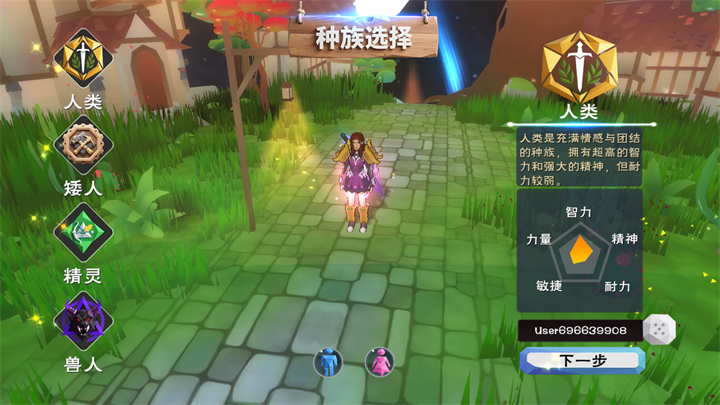Screen dimensions: 720x405
Task: Choose the pink female gender icon
Action: tap(379, 361)
